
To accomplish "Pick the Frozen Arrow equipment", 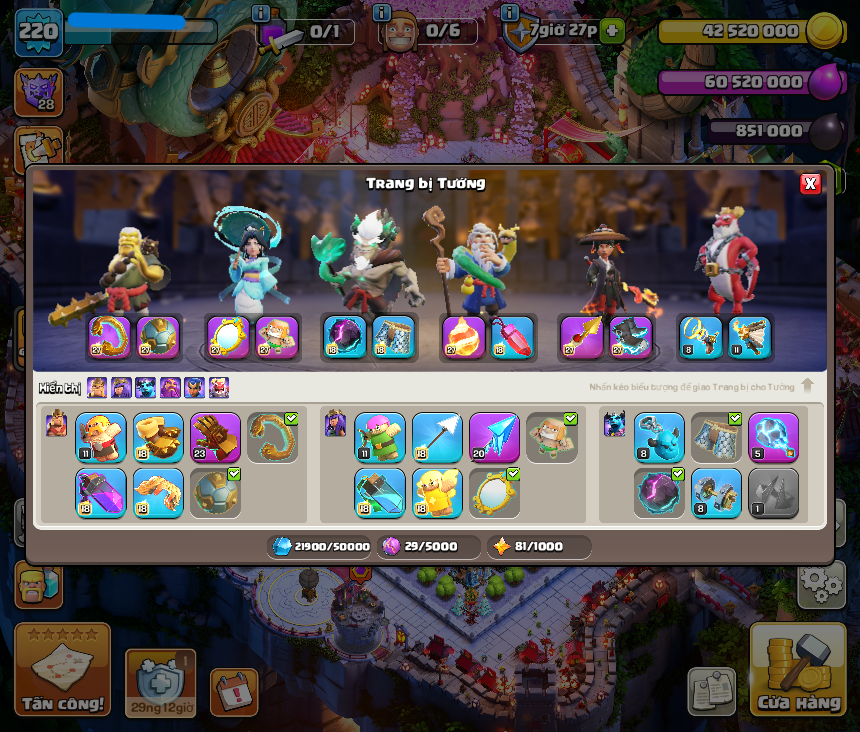I will coord(494,438).
